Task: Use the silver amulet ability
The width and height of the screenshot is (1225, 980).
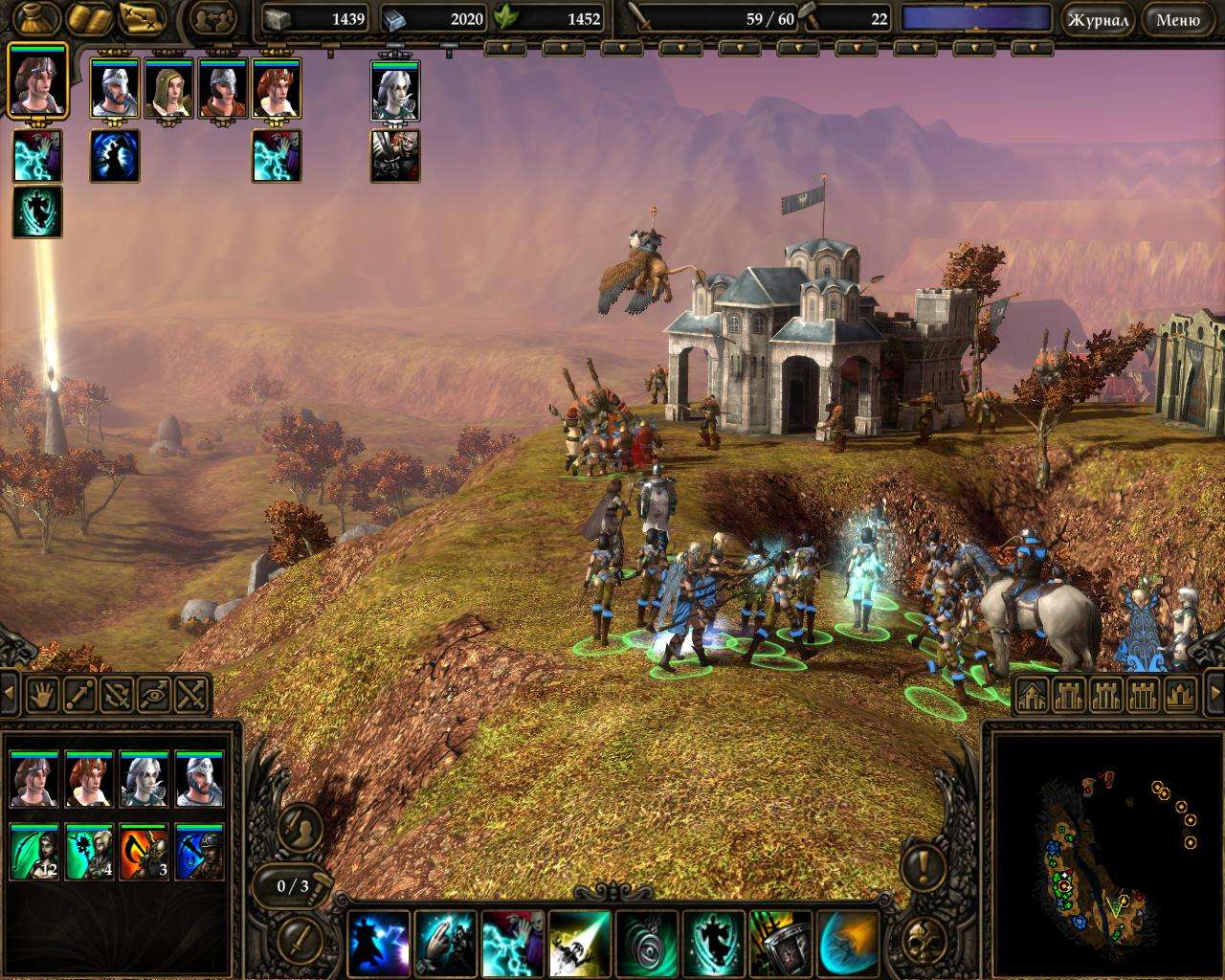Action: tap(646, 943)
